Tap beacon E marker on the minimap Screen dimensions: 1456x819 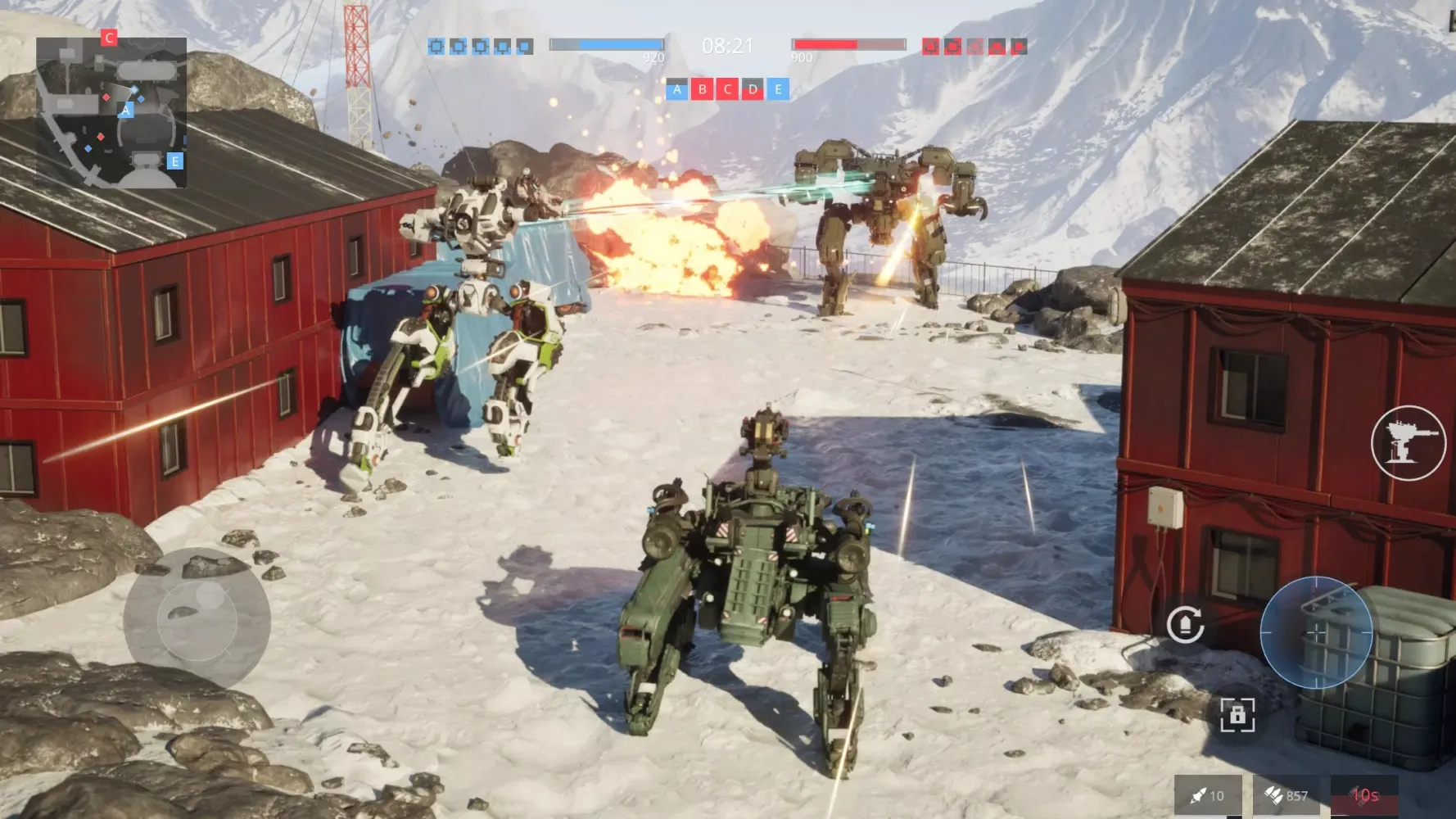click(x=174, y=161)
